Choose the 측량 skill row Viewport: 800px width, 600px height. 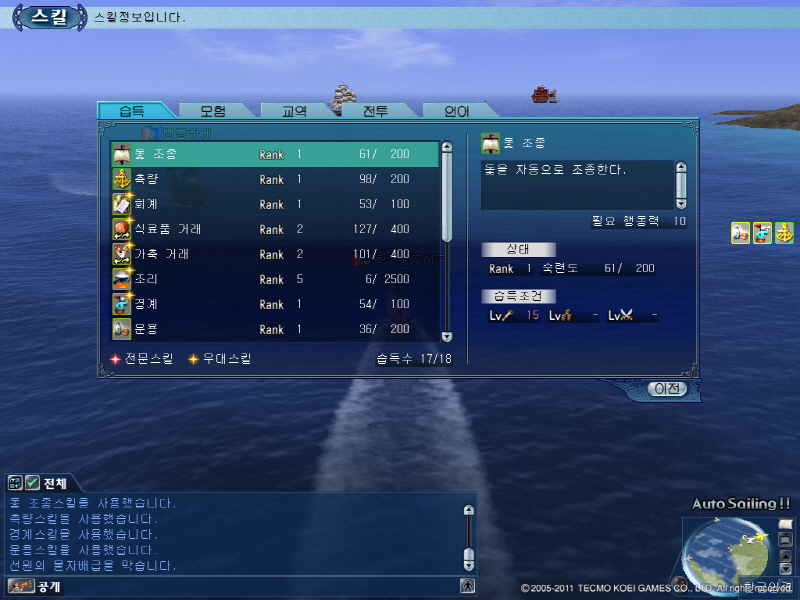274,180
